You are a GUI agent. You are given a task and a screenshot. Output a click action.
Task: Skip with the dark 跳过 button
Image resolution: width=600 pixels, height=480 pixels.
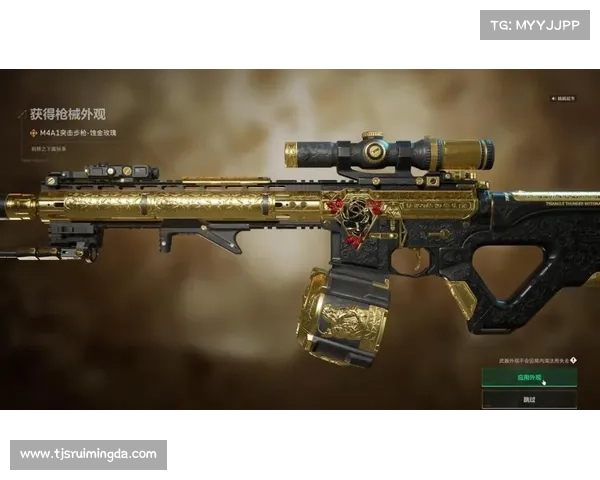point(529,400)
